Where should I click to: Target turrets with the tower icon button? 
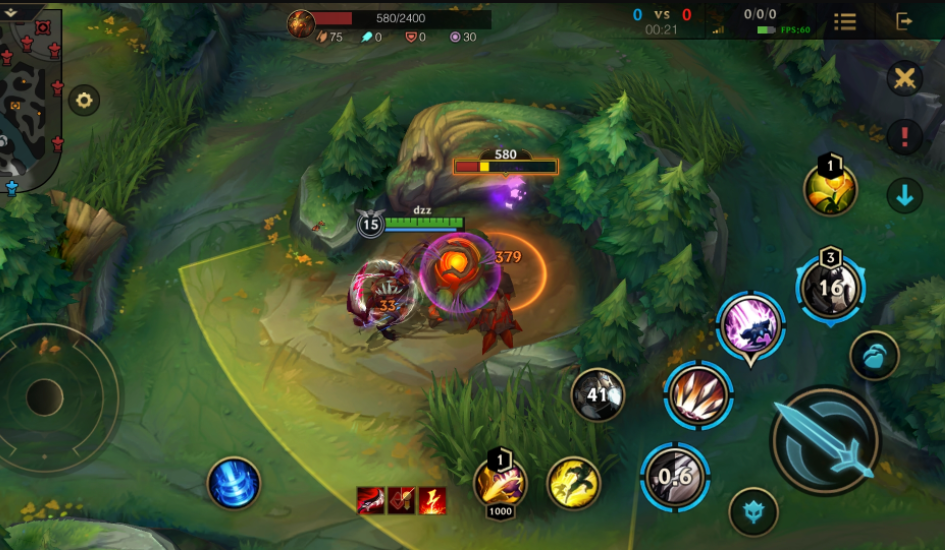click(753, 510)
